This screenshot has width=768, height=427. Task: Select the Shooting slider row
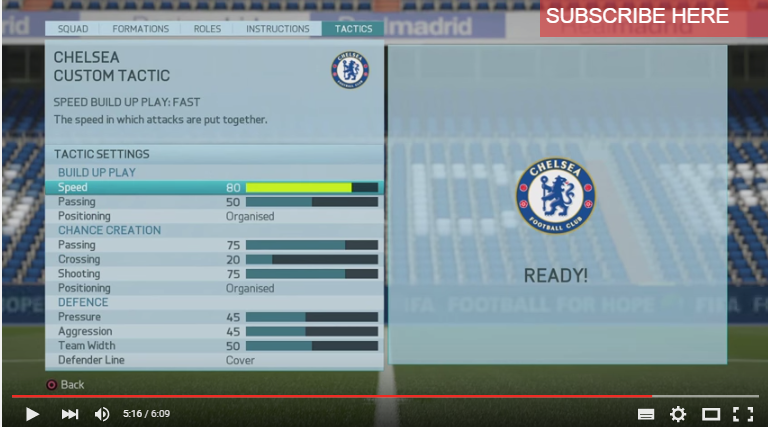[311, 274]
